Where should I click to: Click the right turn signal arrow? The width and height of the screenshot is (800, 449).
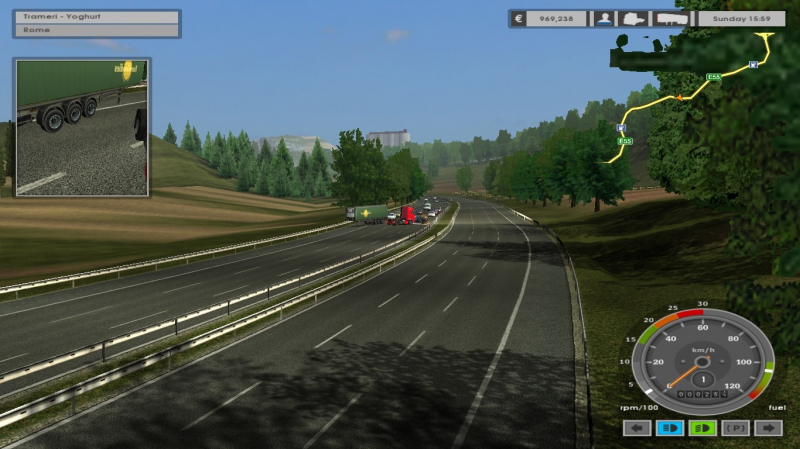point(768,428)
